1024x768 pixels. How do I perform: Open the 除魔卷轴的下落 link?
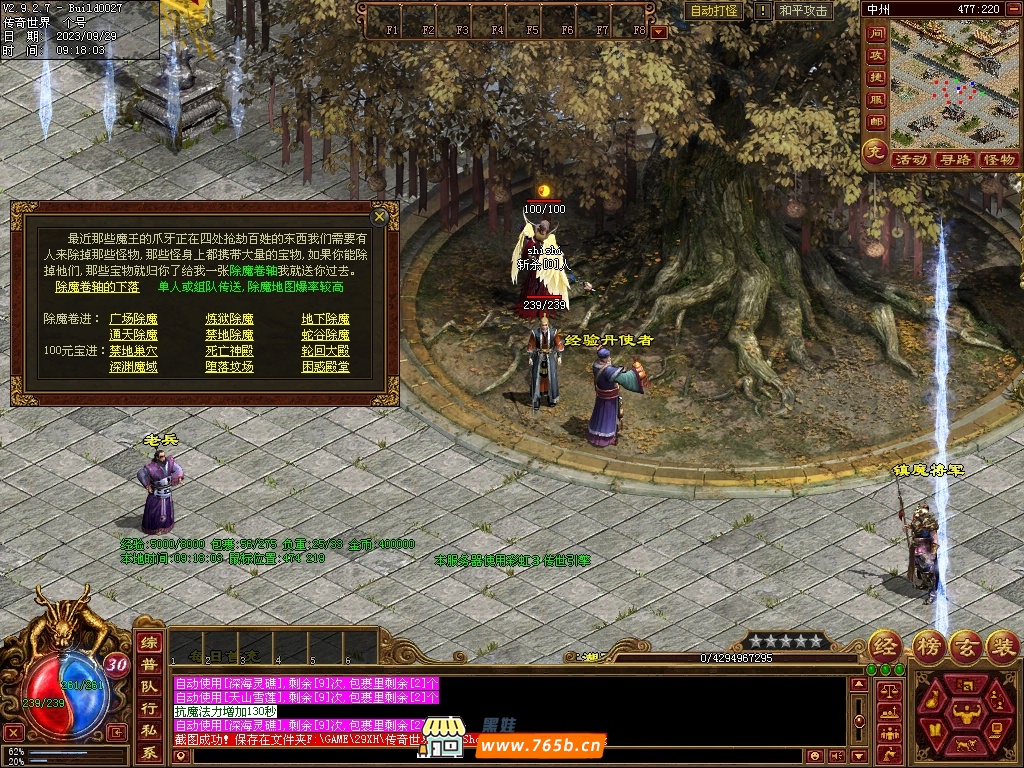[97, 287]
